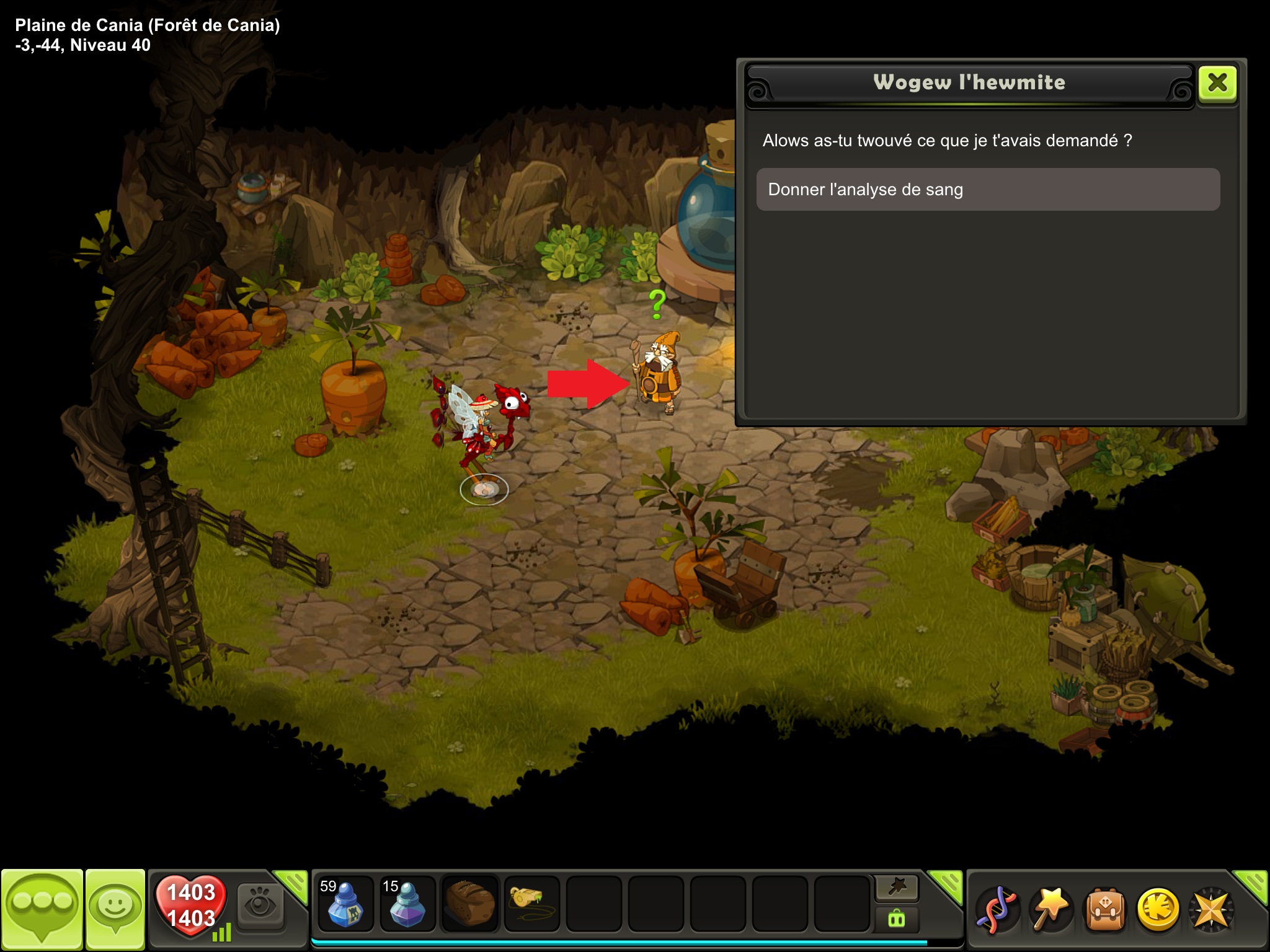The width and height of the screenshot is (1270, 952).
Task: Open the star wand spells menu
Action: tap(1050, 910)
